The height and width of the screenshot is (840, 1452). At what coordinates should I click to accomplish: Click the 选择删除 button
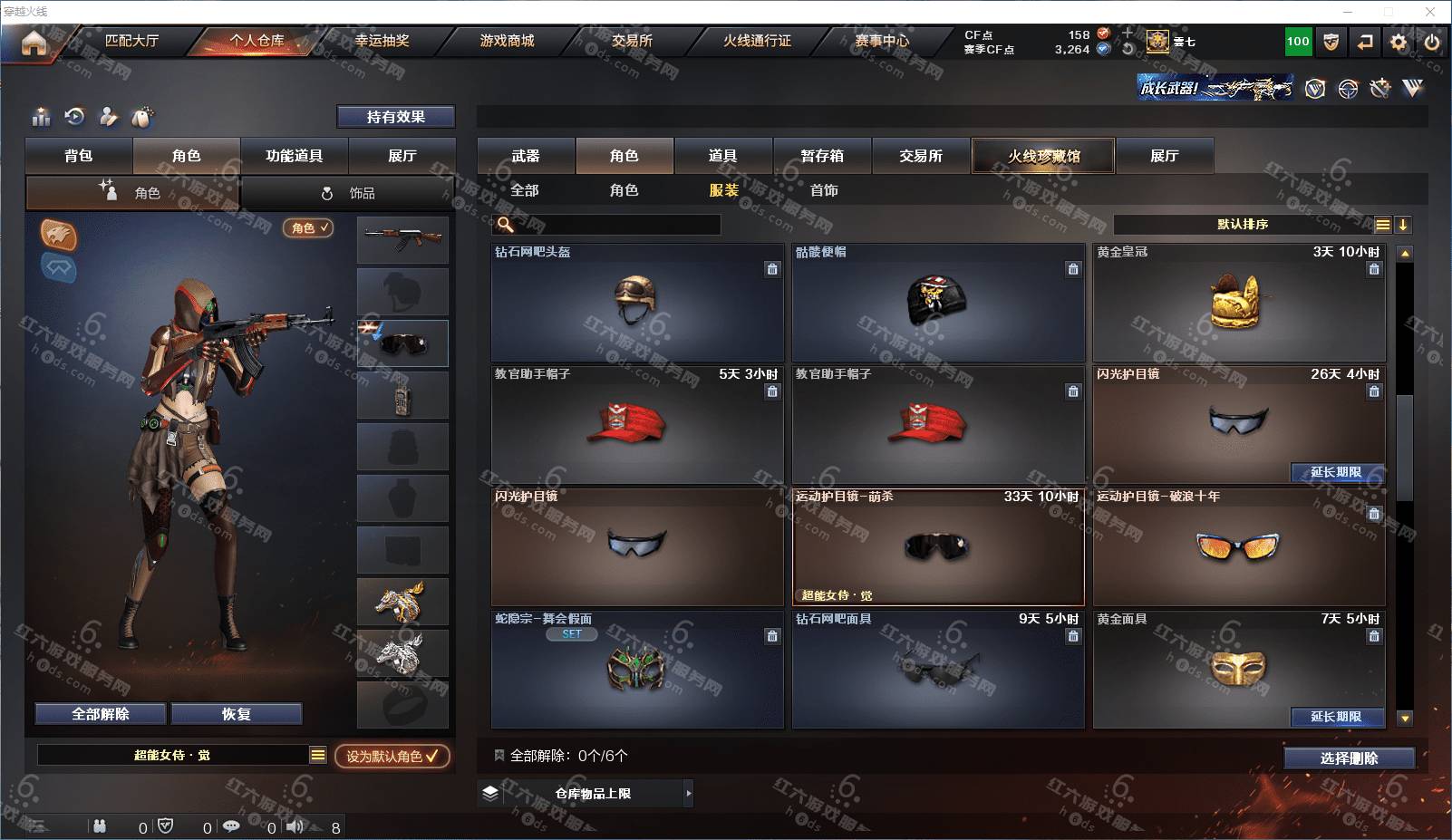1349,758
